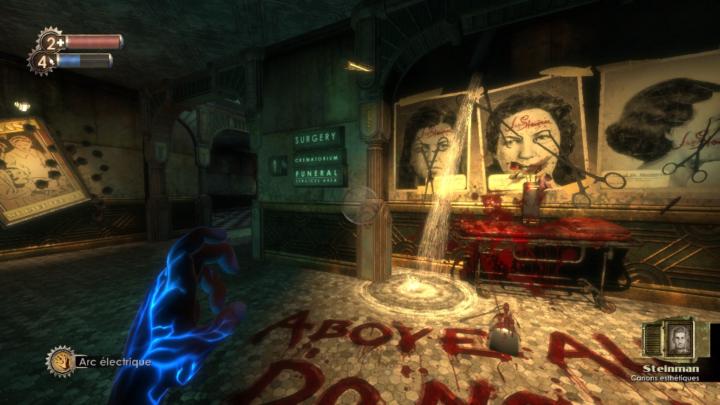Click the first aid kit gear icon
Viewport: 720px width, 405px height.
[x=49, y=42]
